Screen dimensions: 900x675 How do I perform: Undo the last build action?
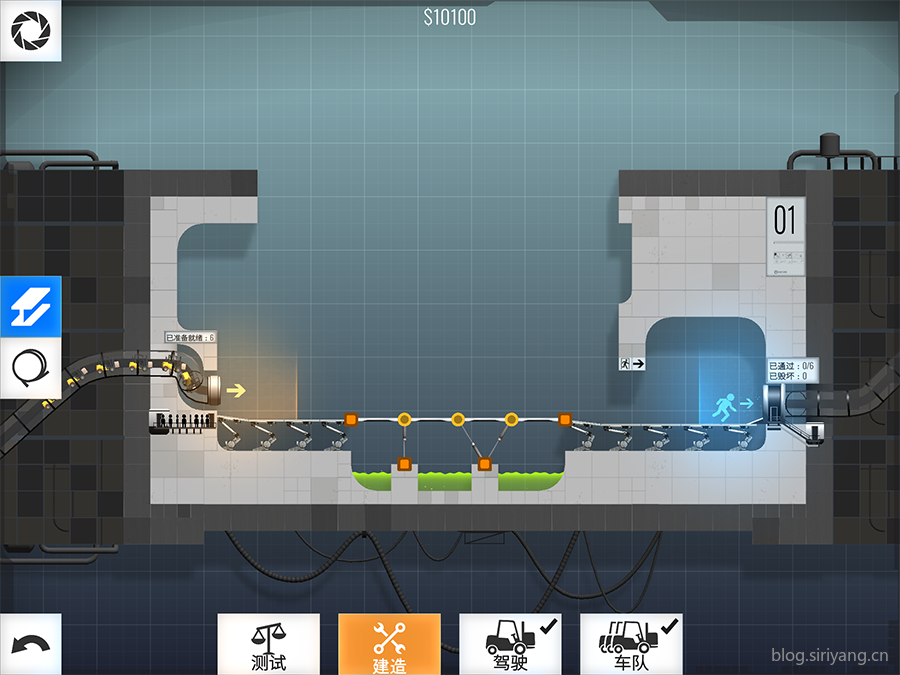30,644
